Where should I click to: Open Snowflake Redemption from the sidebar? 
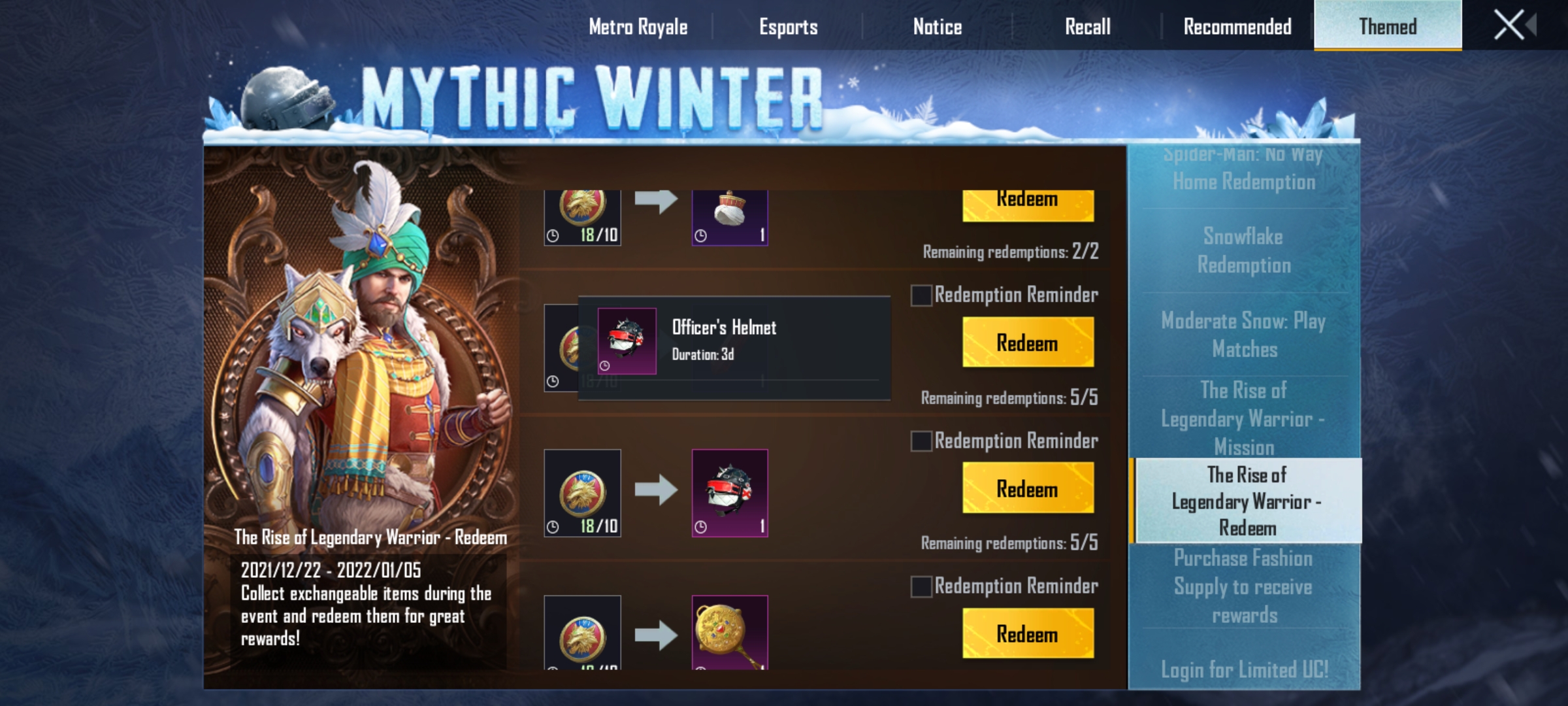click(1243, 250)
